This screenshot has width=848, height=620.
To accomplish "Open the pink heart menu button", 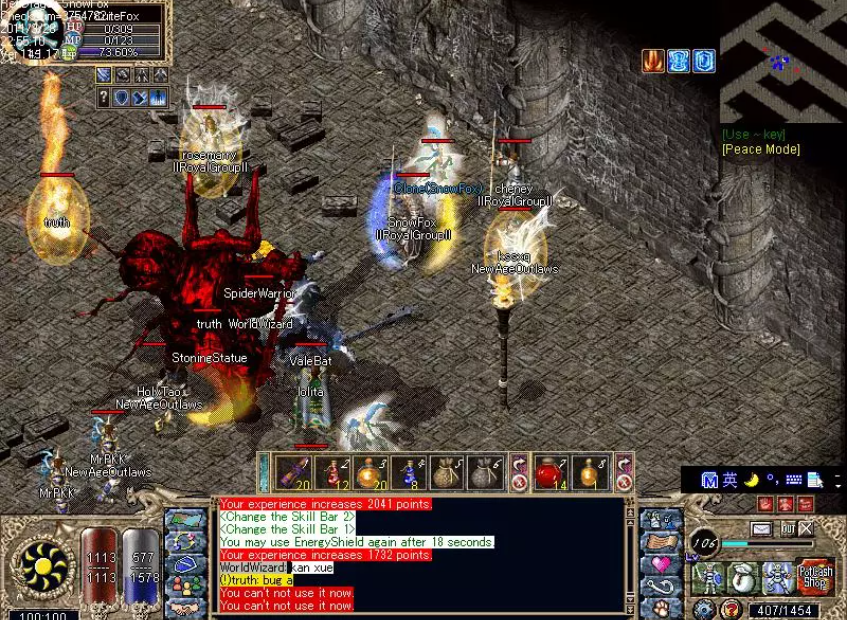I will [660, 563].
